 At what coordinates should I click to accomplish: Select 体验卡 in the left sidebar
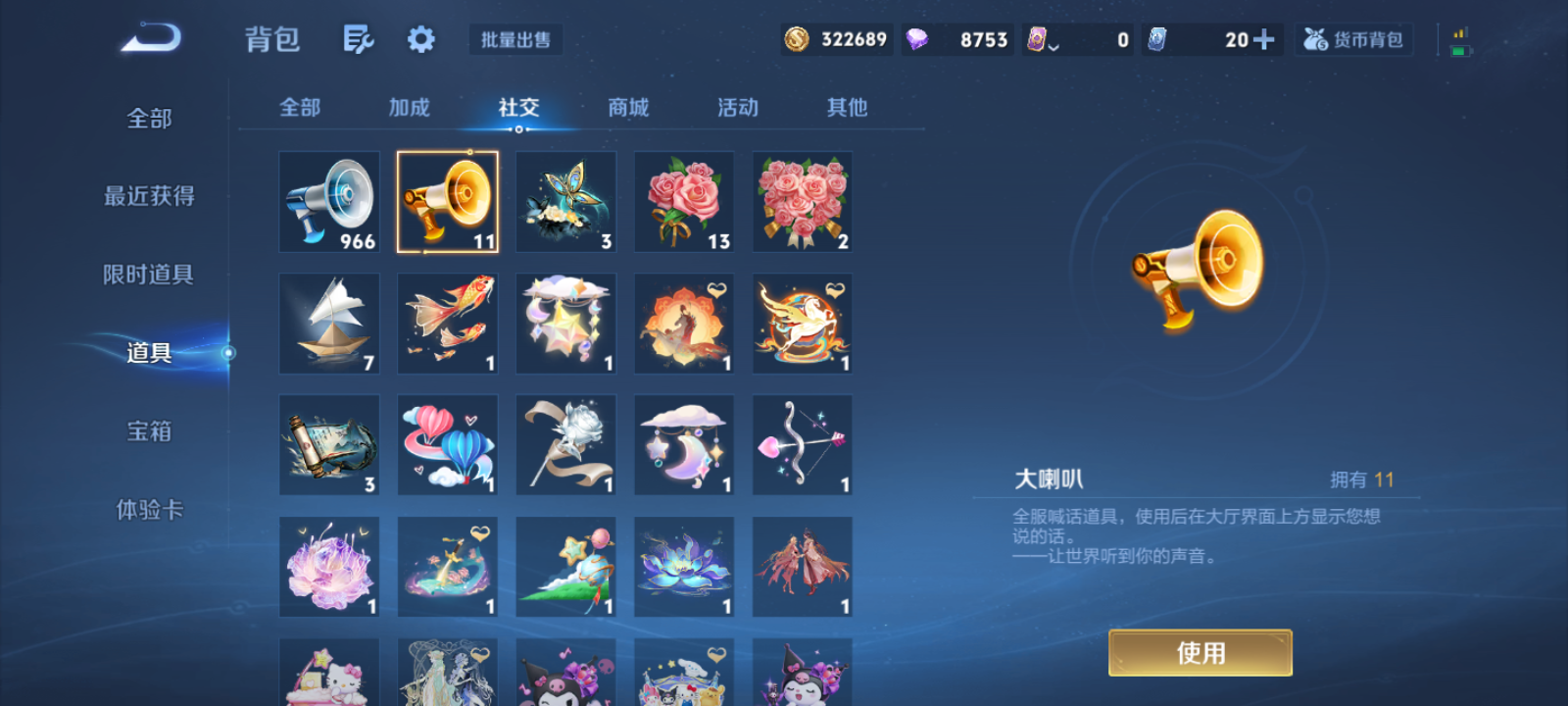tap(151, 510)
